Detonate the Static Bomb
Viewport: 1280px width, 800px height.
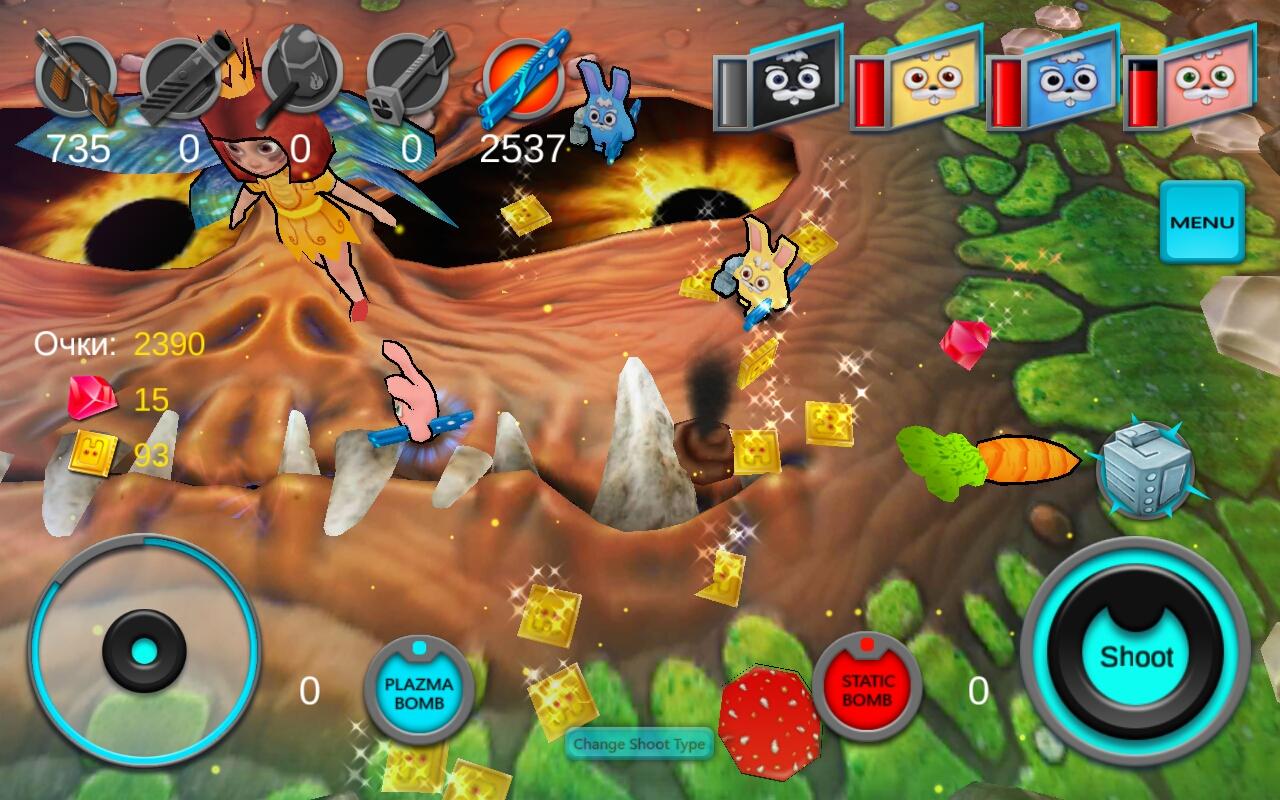[x=866, y=688]
